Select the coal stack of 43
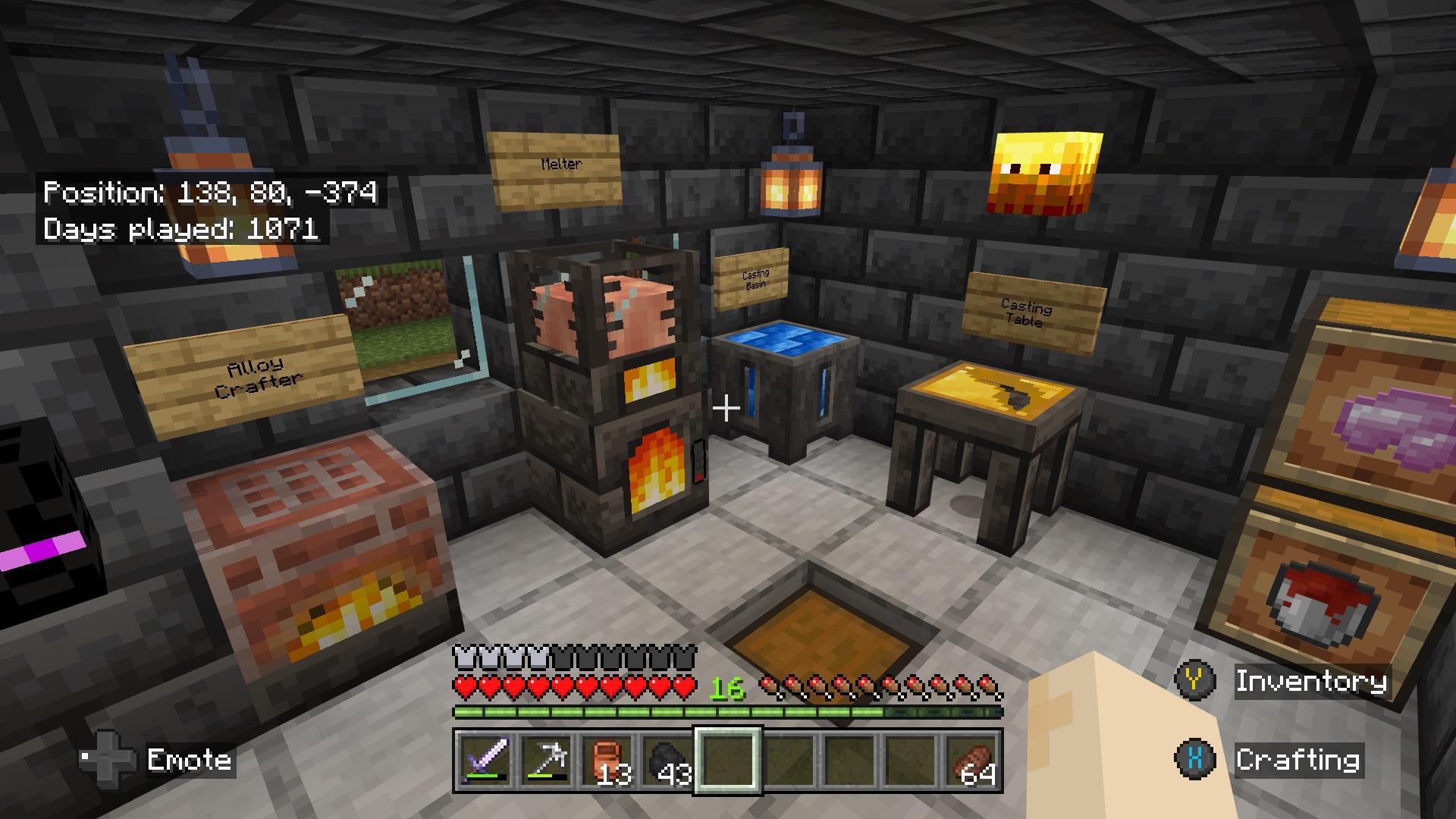The height and width of the screenshot is (819, 1456). tap(668, 761)
